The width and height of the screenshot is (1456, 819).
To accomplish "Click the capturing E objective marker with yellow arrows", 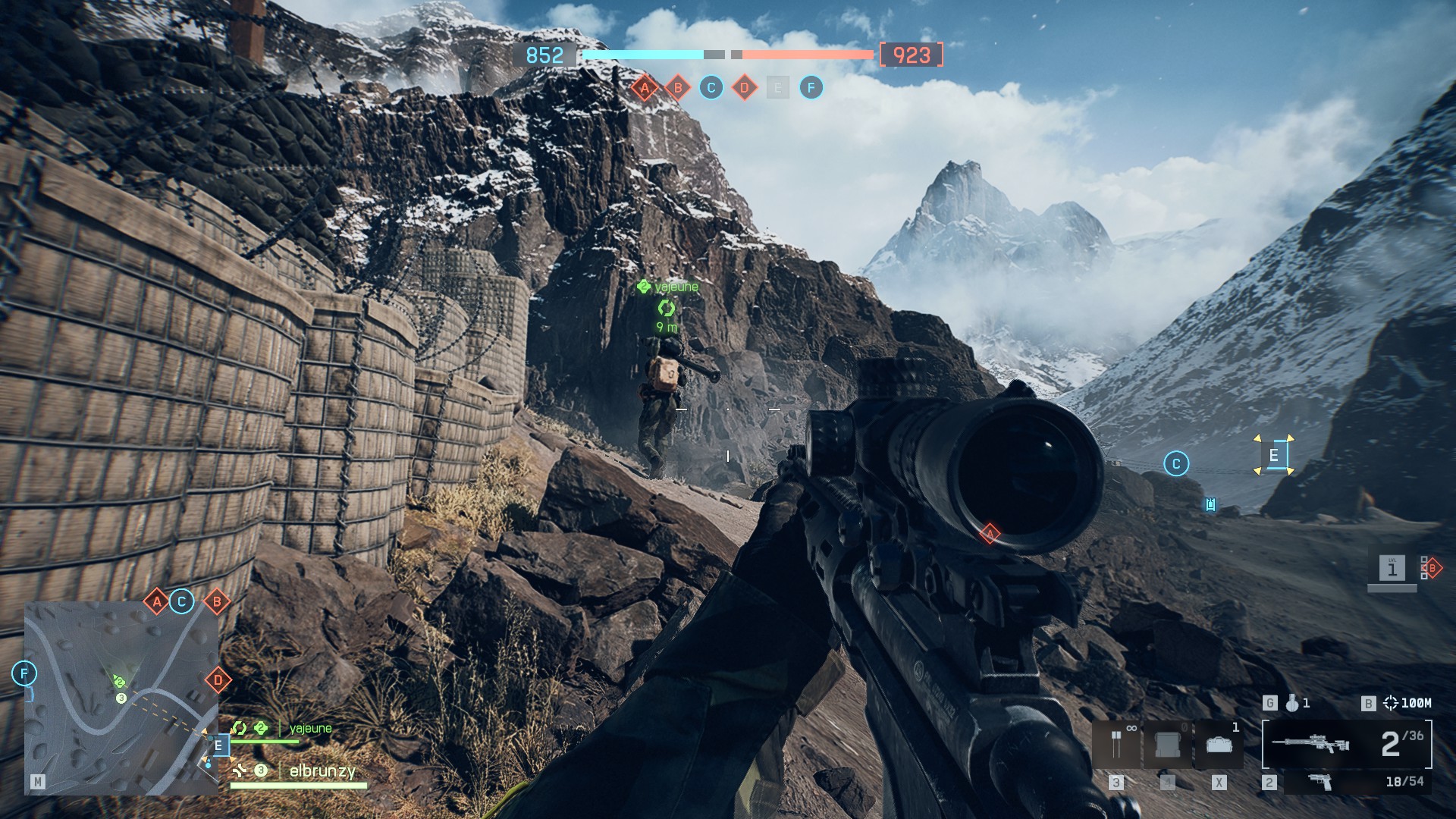I will coord(1274,456).
